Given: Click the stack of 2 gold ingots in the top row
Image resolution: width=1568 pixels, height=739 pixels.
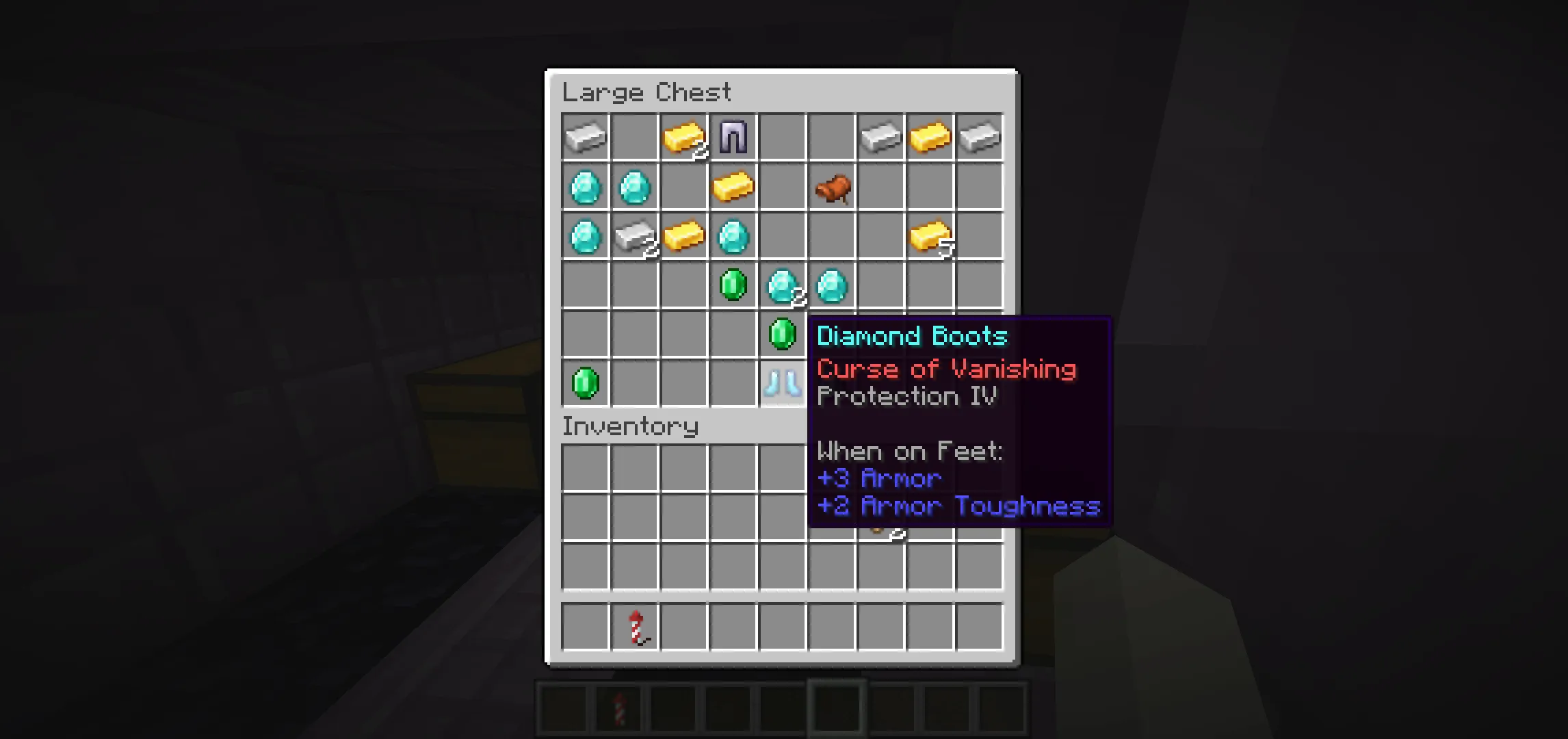Looking at the screenshot, I should pos(684,137).
